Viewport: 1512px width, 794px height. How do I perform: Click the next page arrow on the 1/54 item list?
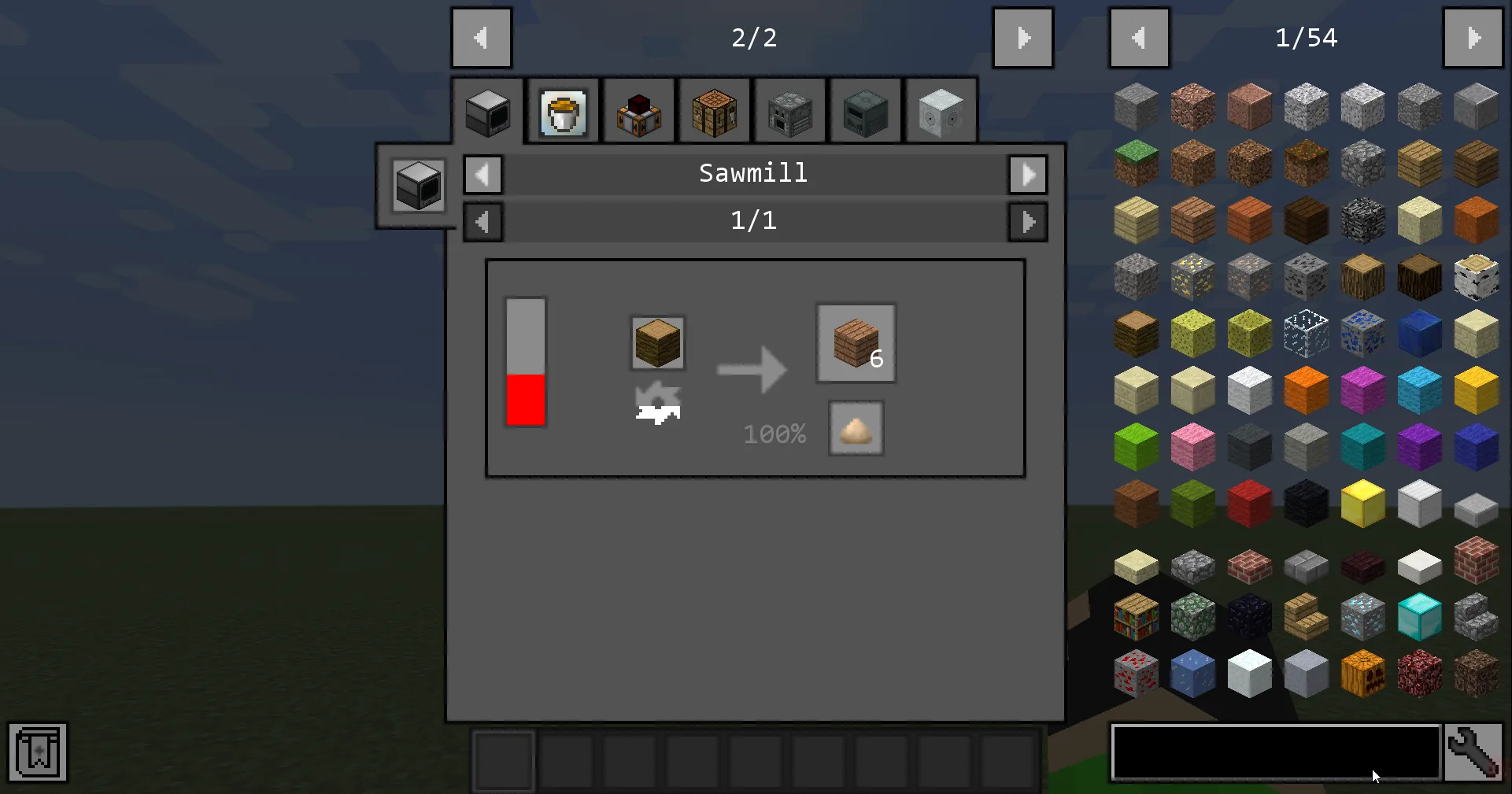1473,37
